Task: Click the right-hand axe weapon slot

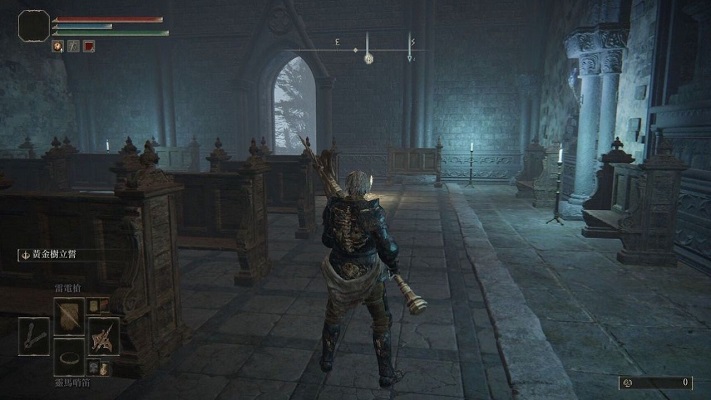Action: (103, 335)
